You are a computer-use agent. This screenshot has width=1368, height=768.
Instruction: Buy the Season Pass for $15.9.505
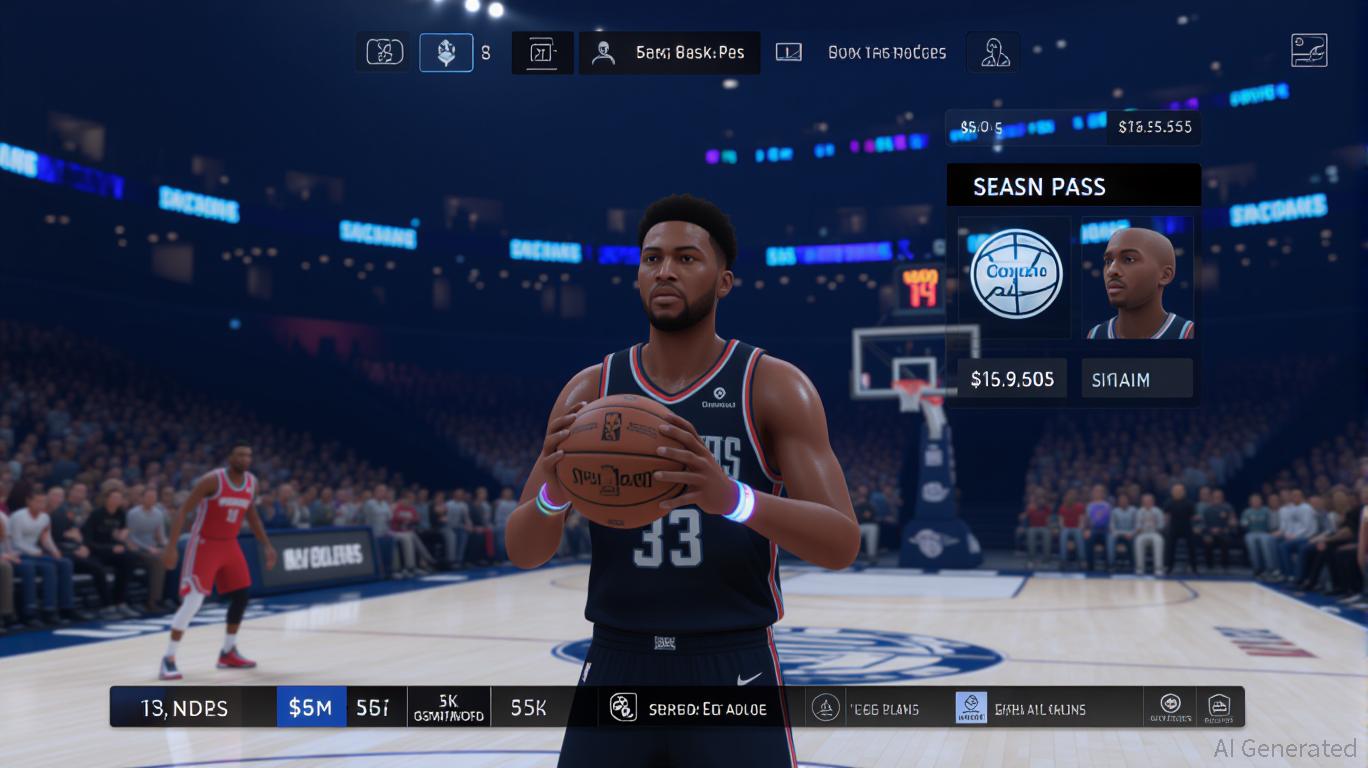point(1012,379)
